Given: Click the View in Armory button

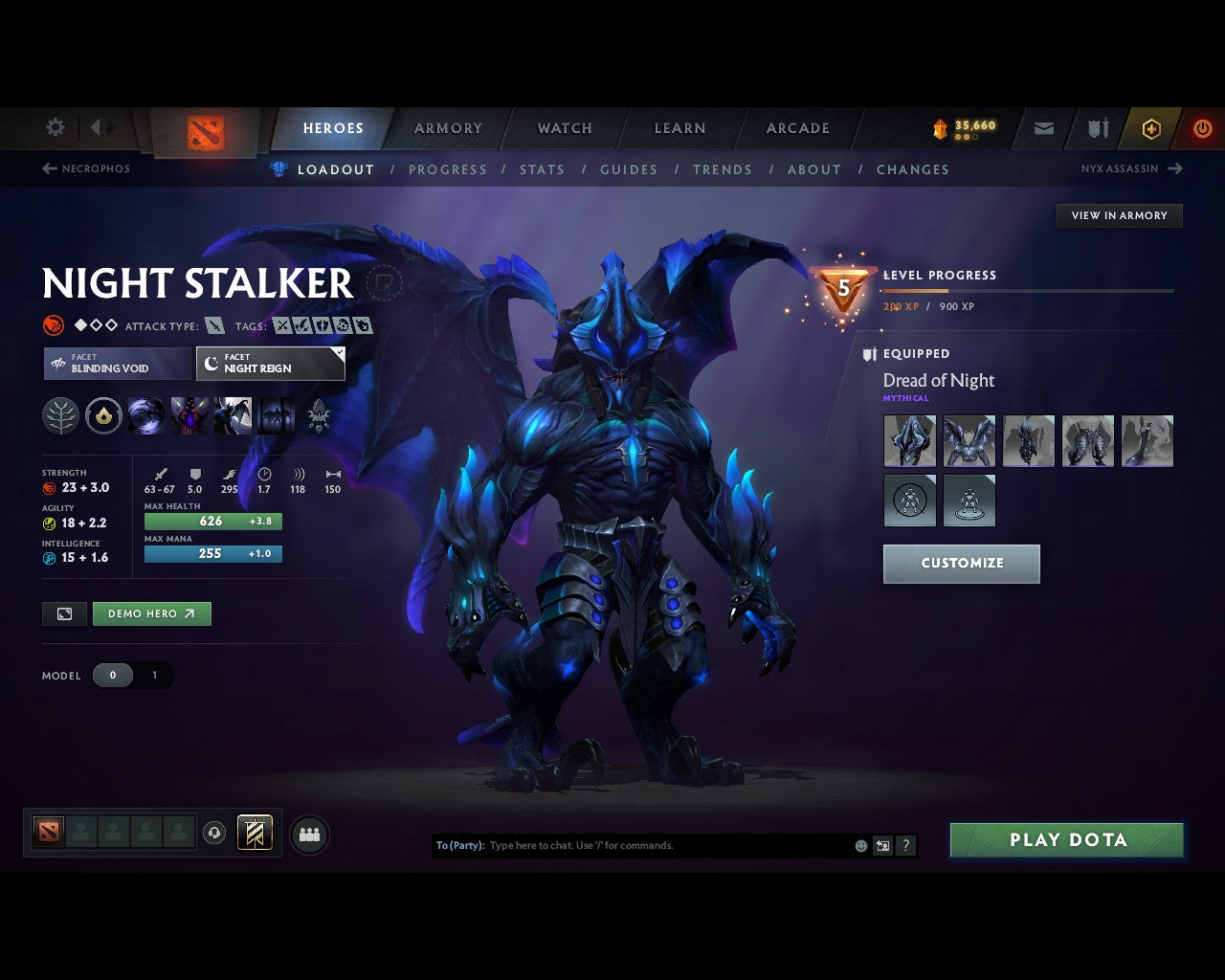Looking at the screenshot, I should (x=1118, y=215).
